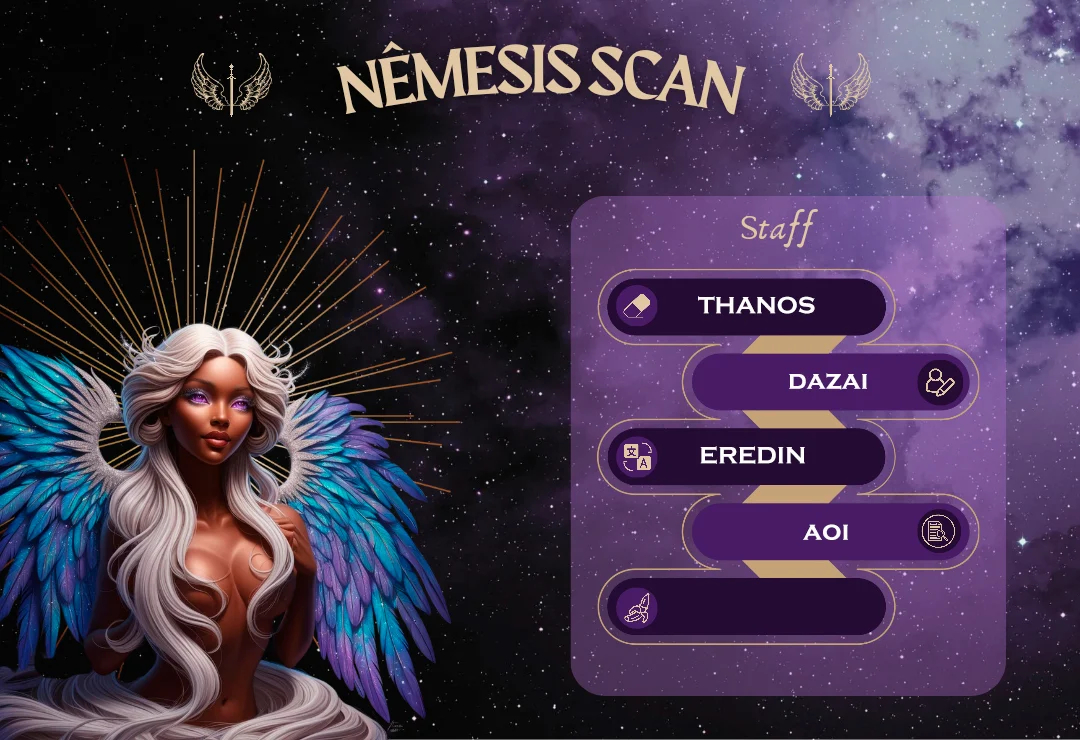The height and width of the screenshot is (740, 1080).
Task: Select the THANOS staff entry
Action: click(x=756, y=306)
